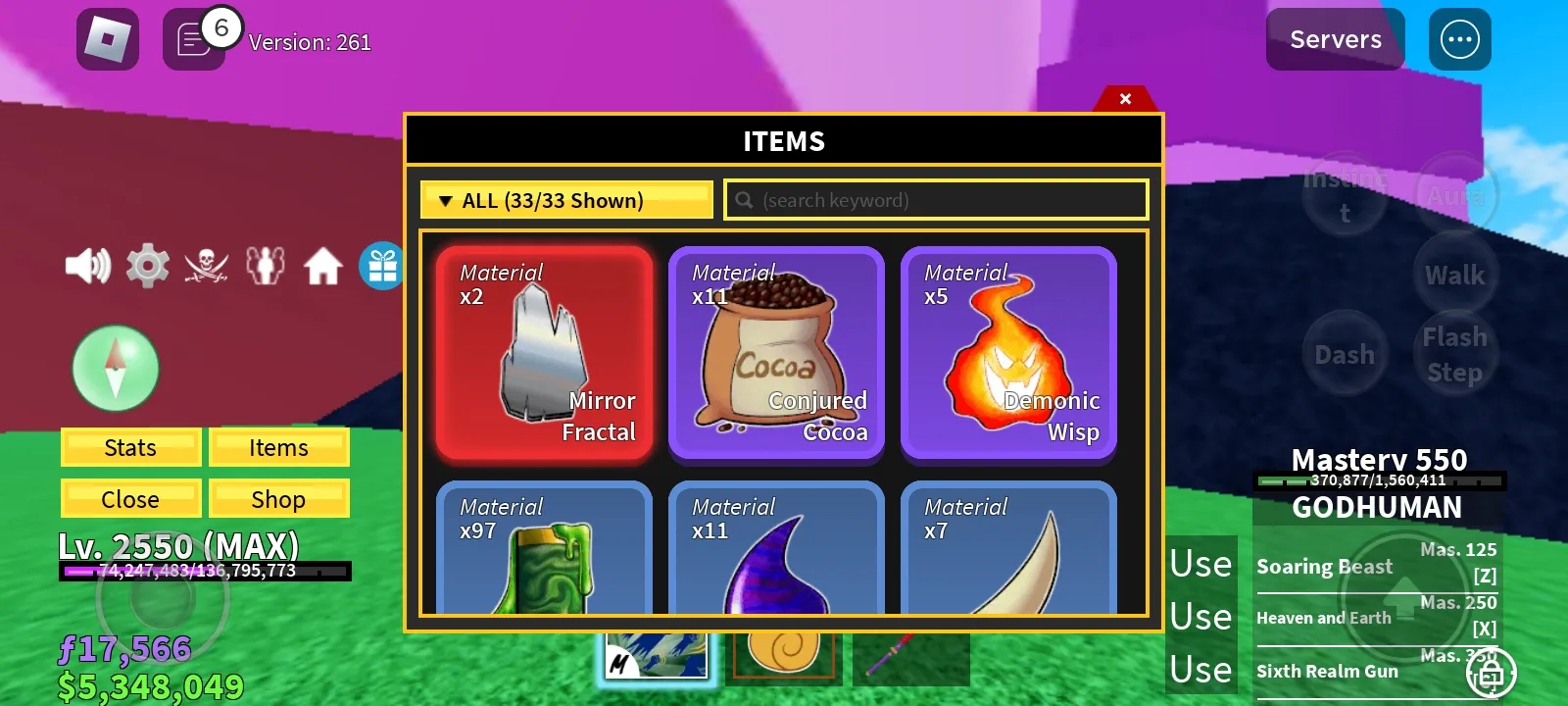Open the blue gift rewards icon

(382, 265)
